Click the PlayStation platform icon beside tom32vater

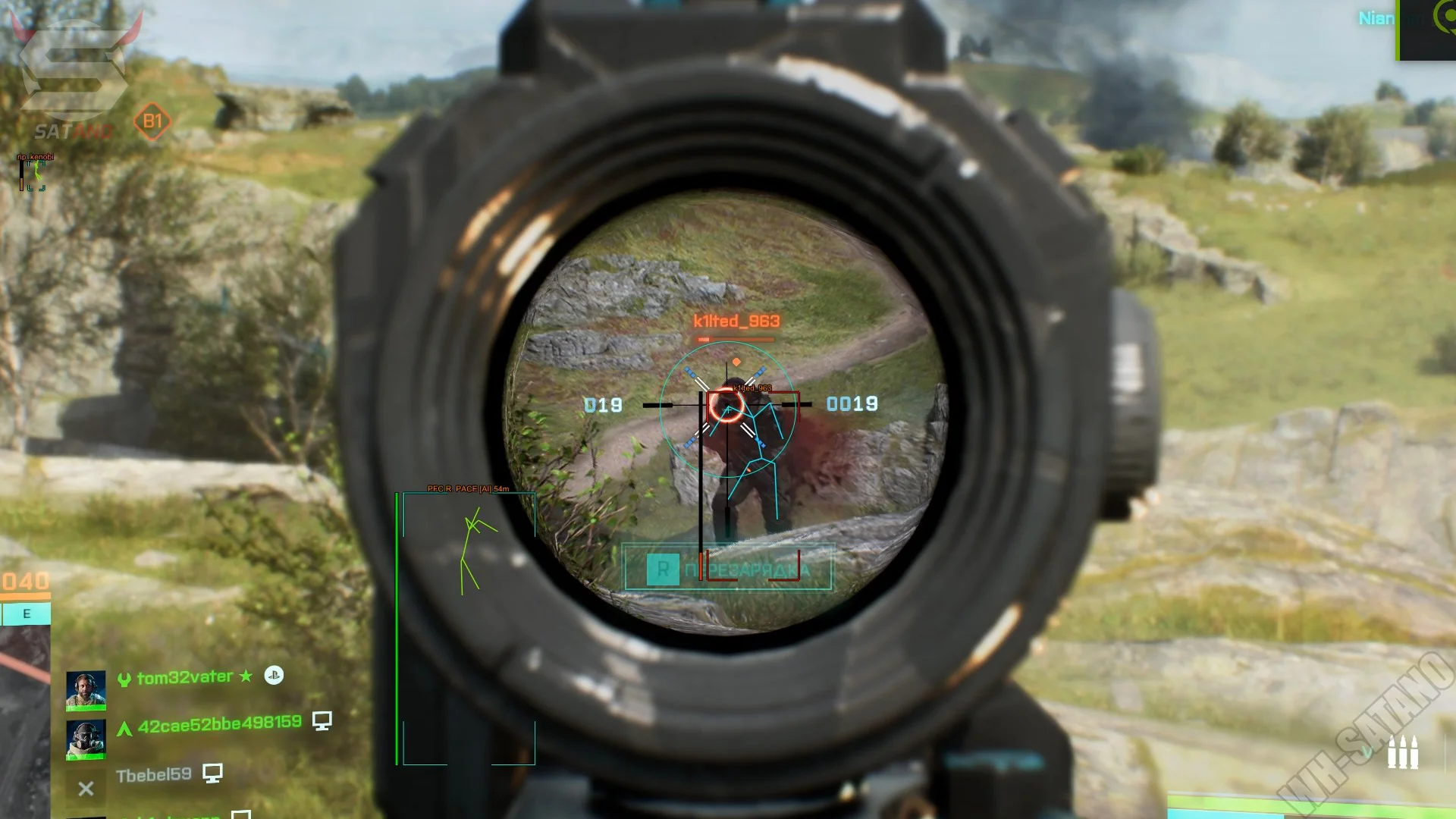pyautogui.click(x=274, y=675)
